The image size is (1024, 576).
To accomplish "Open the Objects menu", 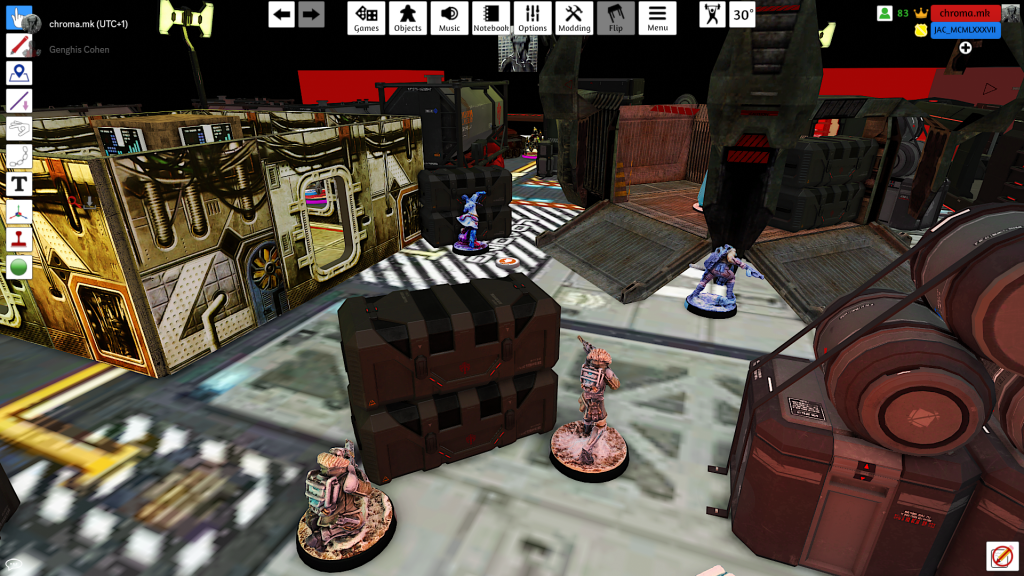I will [407, 17].
